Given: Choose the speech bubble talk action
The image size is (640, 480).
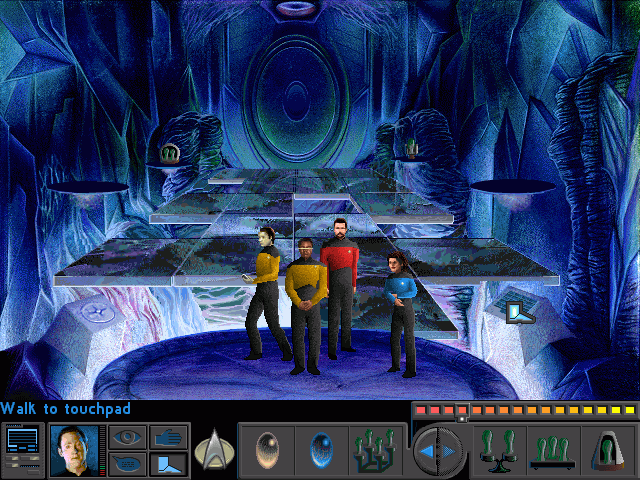Looking at the screenshot, I should point(126,464).
